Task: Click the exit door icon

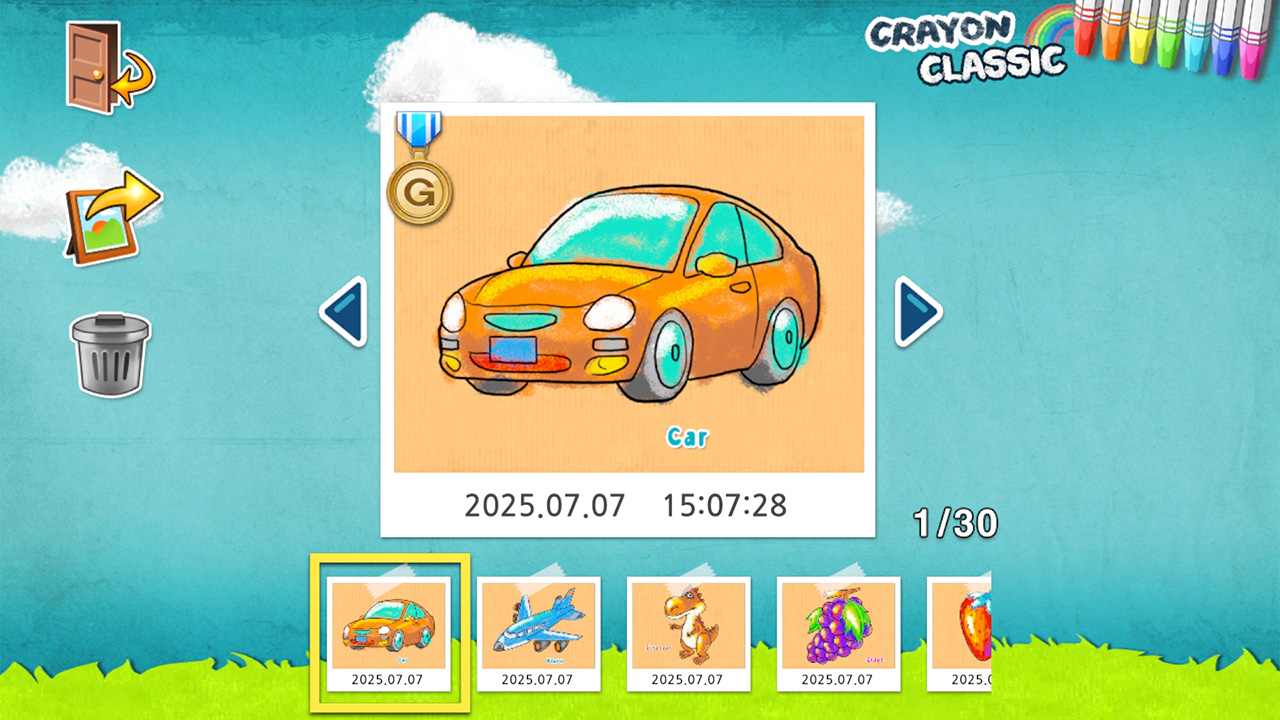Action: click(88, 65)
